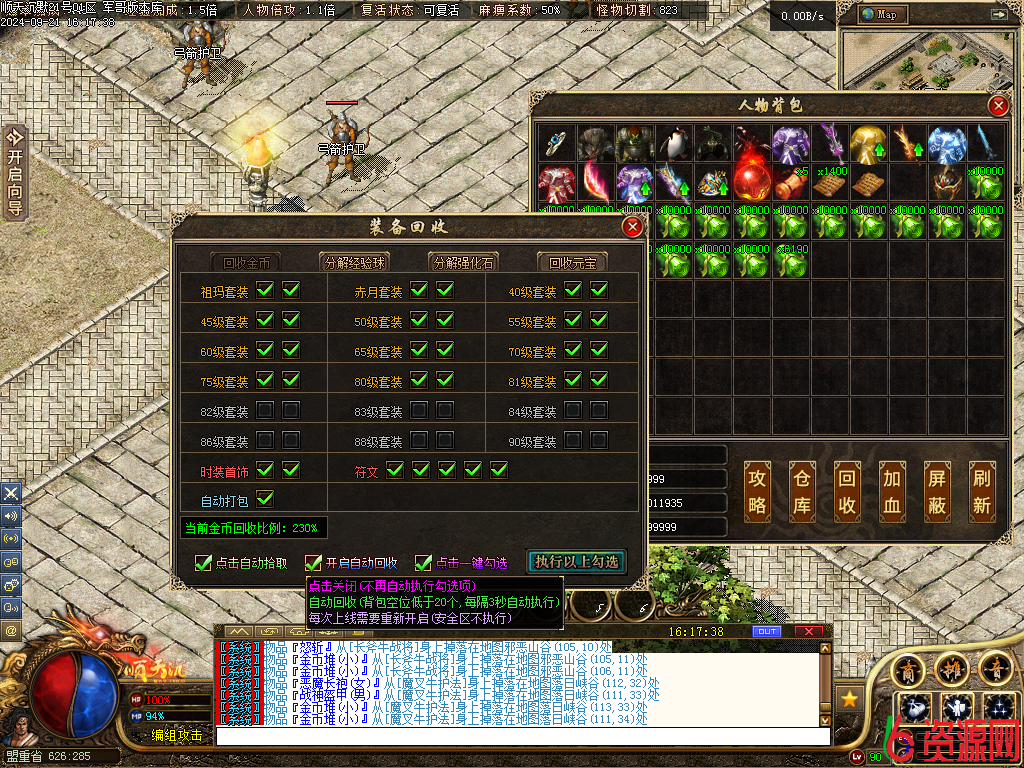1024x768 pixels.
Task: Close the 装备回收 equipment recycle window
Action: click(632, 227)
